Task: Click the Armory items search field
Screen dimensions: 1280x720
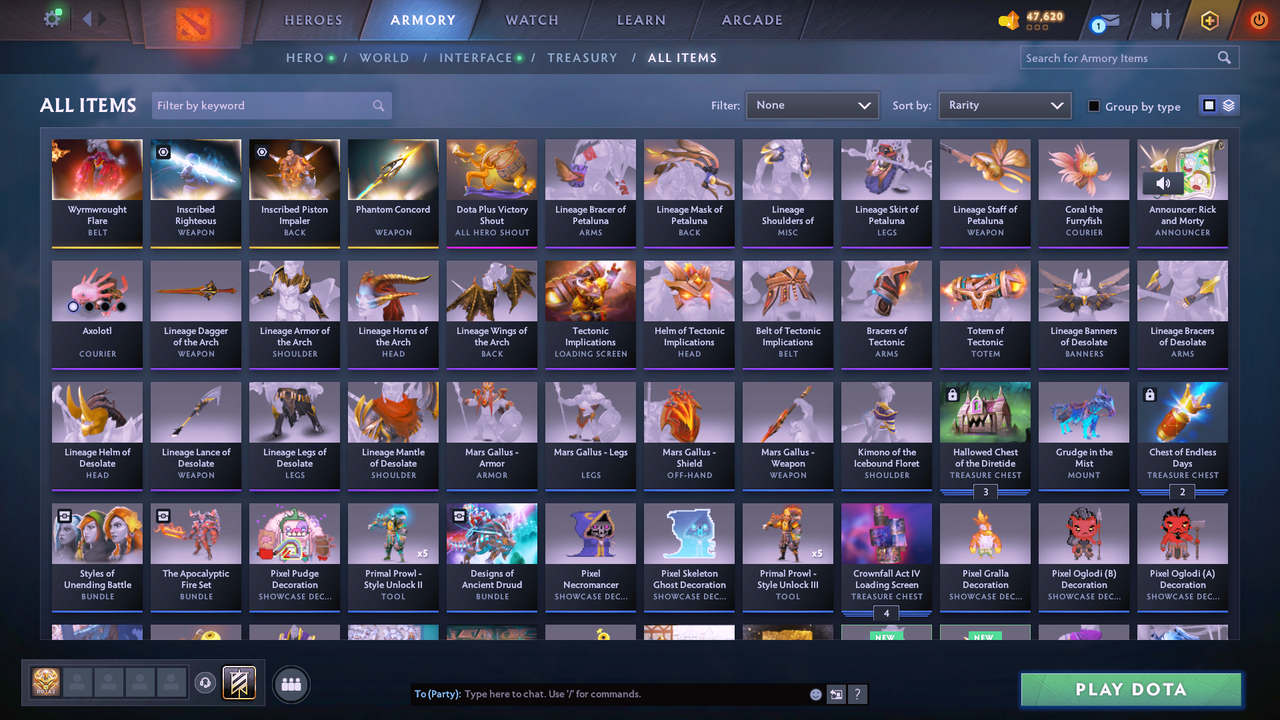Action: coord(1120,58)
